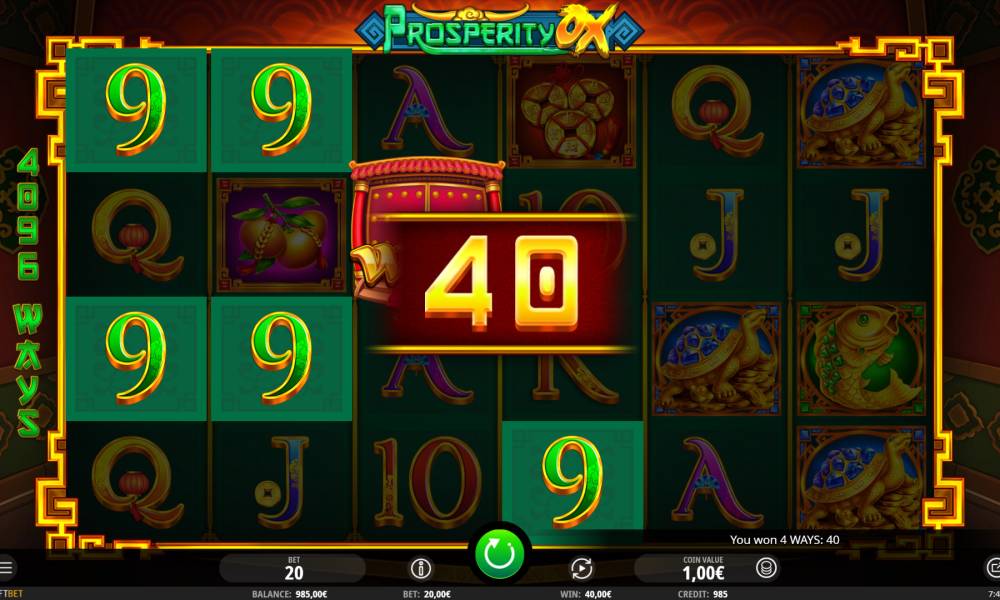
Task: Open the hamburger menu
Action: pyautogui.click(x=5, y=568)
